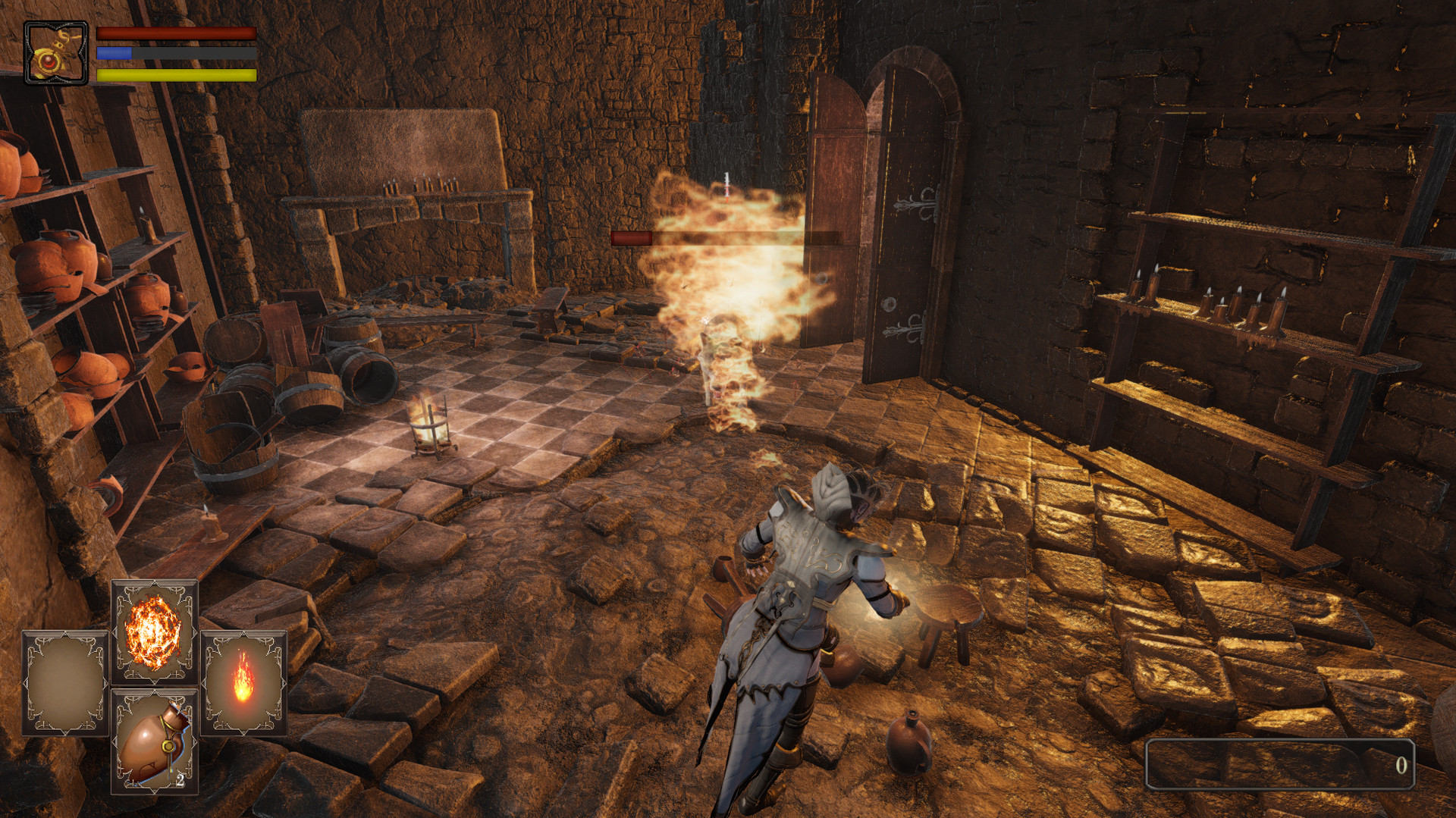Viewport: 1456px width, 818px height.
Task: Click the red health bar at top left
Action: coord(174,32)
